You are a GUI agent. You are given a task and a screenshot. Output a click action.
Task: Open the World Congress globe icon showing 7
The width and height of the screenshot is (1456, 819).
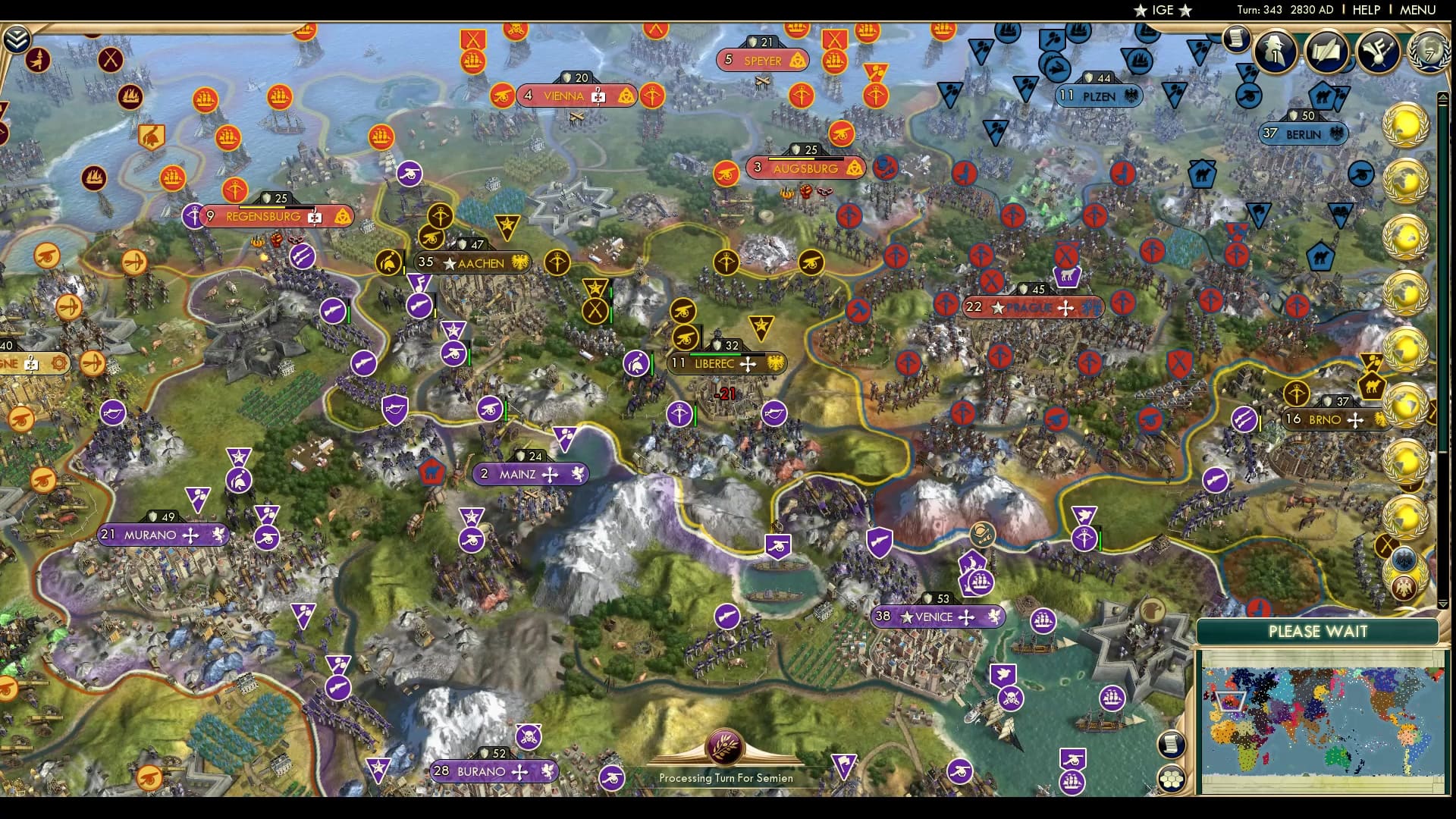tap(1429, 53)
